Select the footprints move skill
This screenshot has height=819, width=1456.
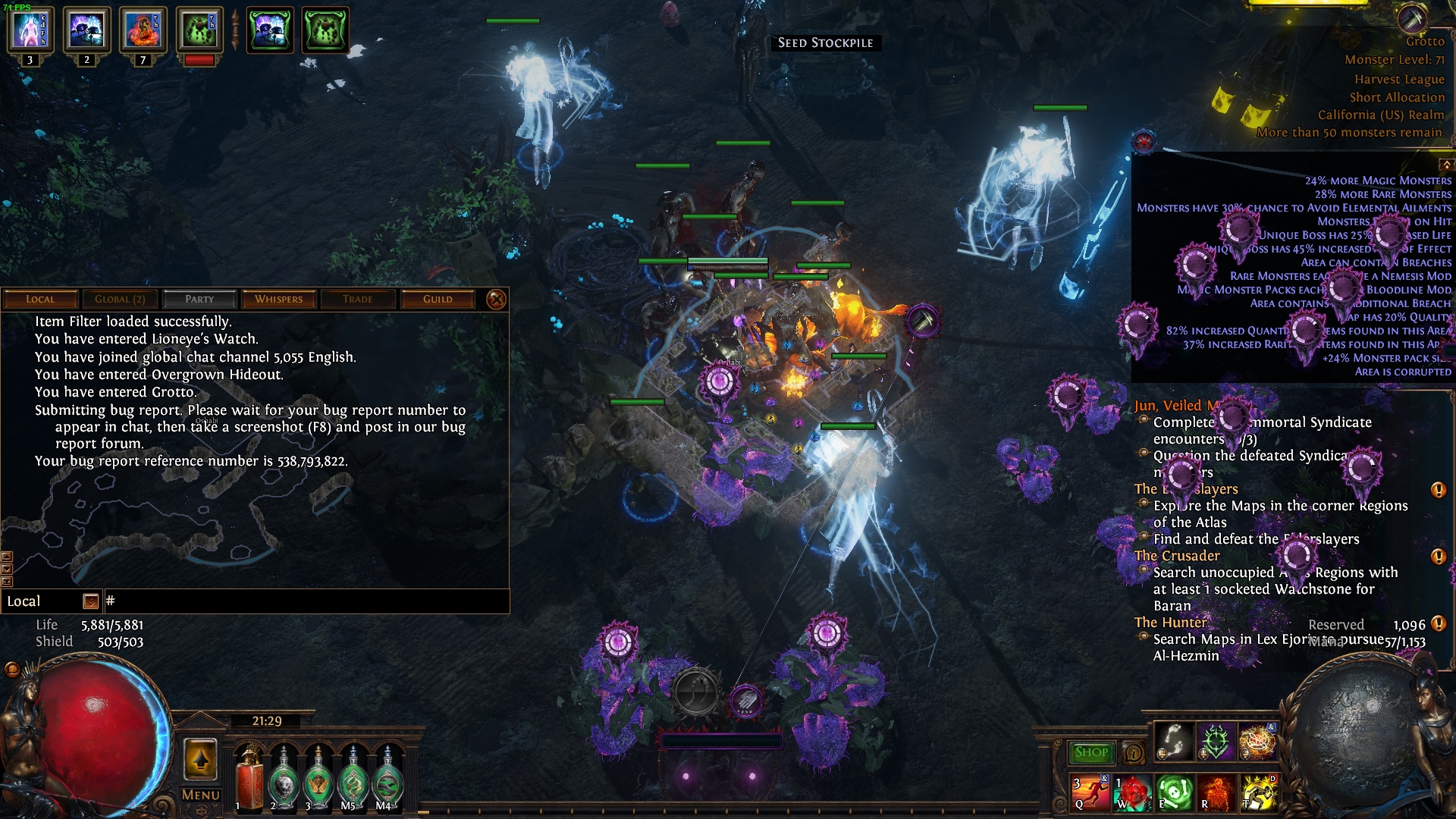coord(1173,739)
